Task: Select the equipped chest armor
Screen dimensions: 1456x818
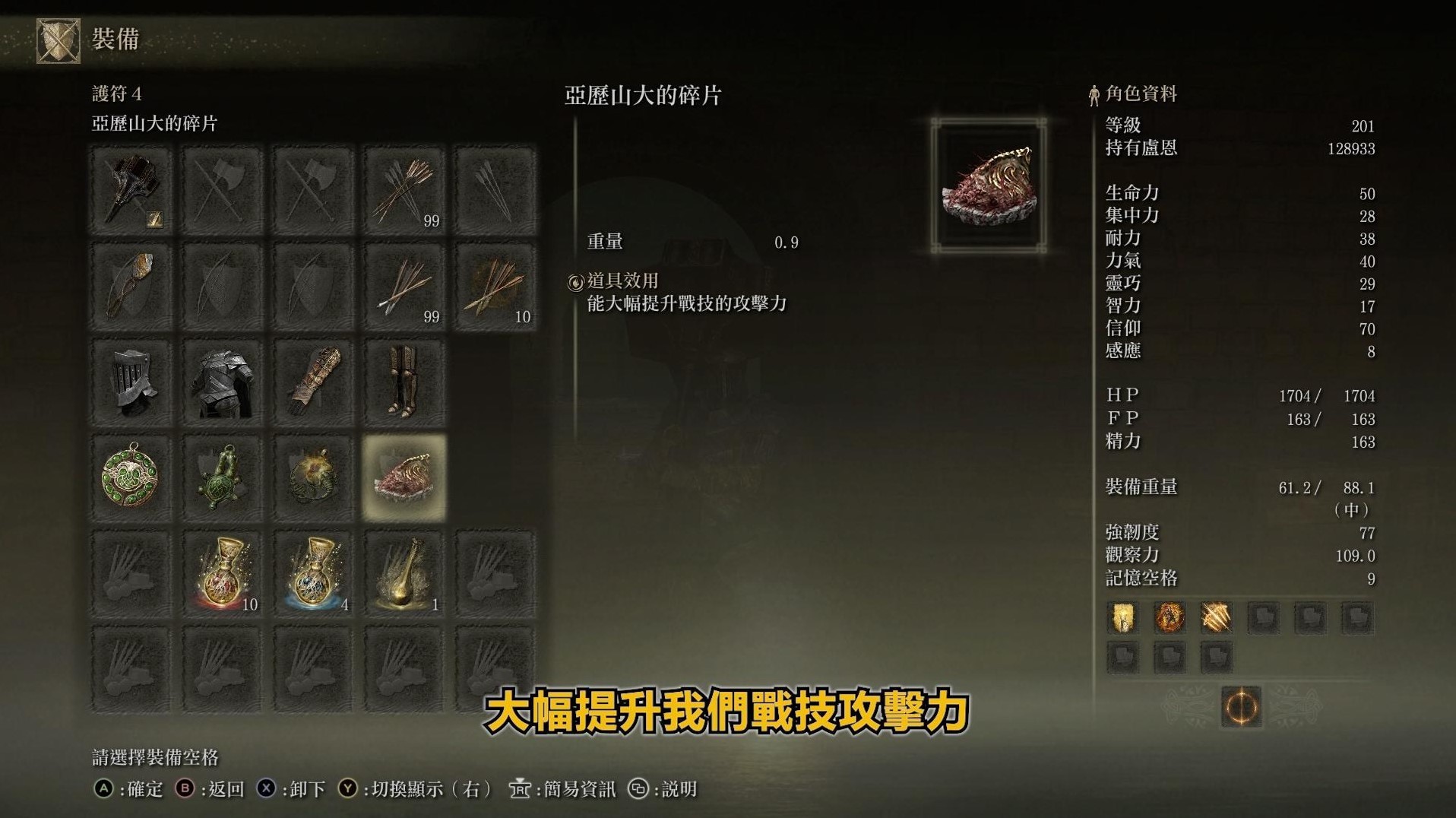Action: click(x=222, y=382)
